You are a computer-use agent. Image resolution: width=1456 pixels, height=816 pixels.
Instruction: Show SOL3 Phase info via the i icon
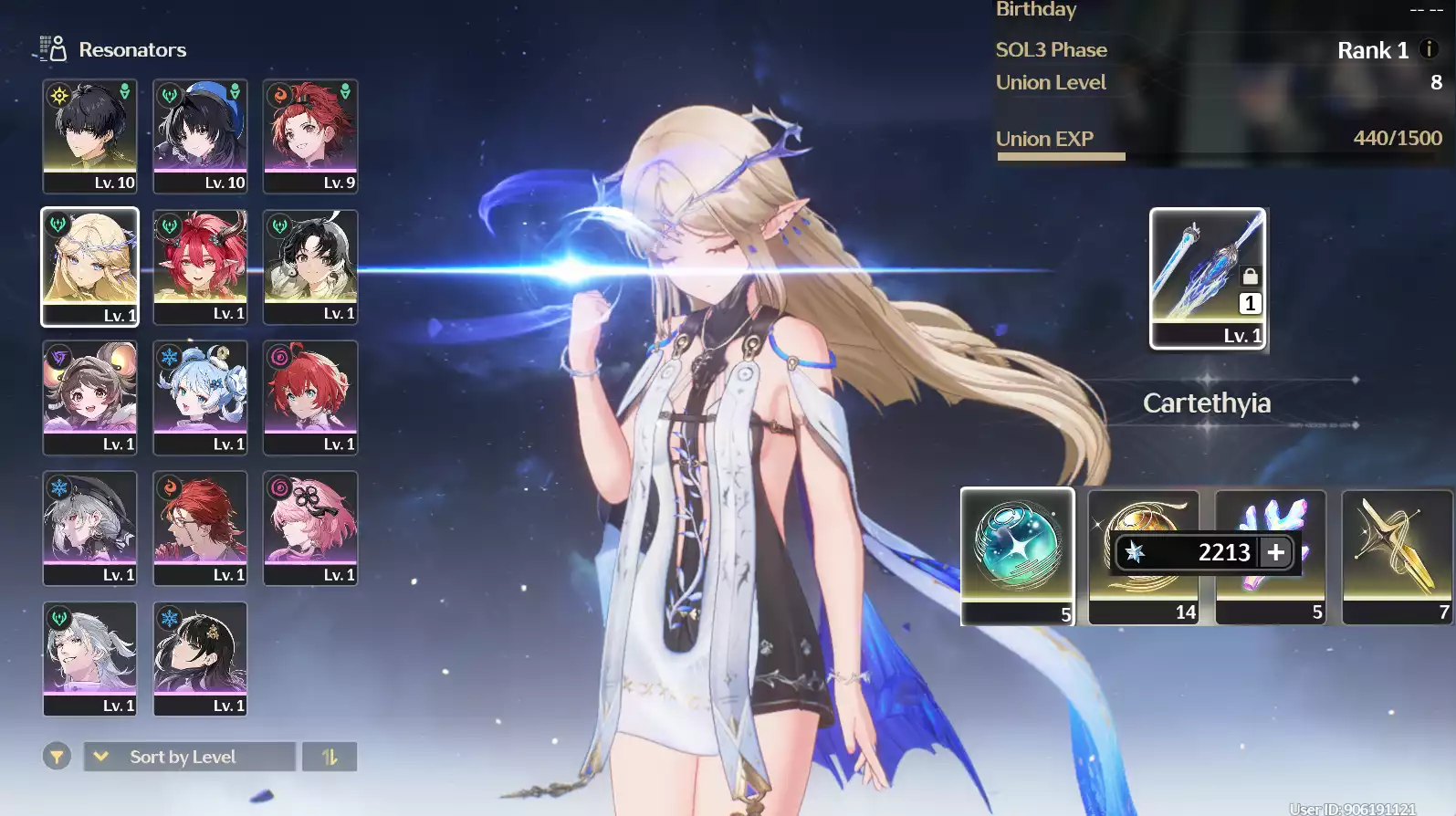1430,49
